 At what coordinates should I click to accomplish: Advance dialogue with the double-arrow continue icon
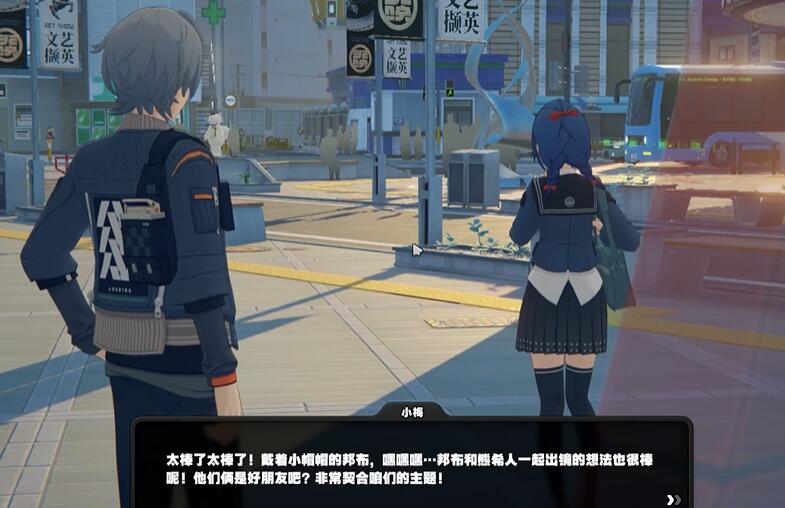tap(673, 500)
